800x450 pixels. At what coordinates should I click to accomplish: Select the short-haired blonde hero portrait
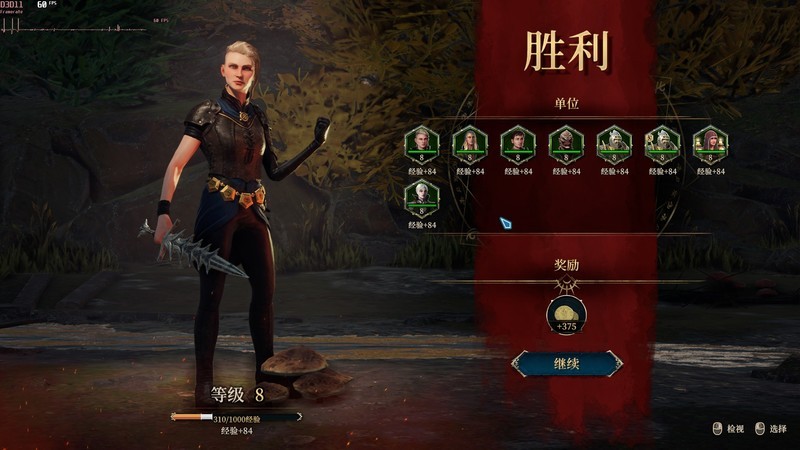pyautogui.click(x=421, y=144)
